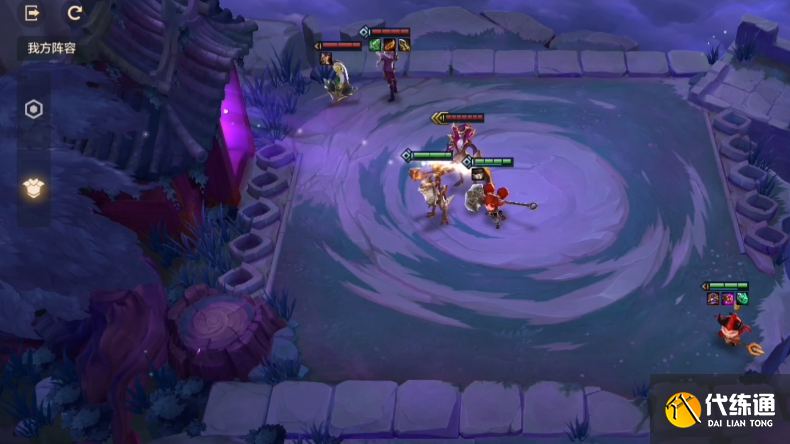Open the golden armor equipment icon
Viewport: 790px width, 444px height.
(x=34, y=188)
